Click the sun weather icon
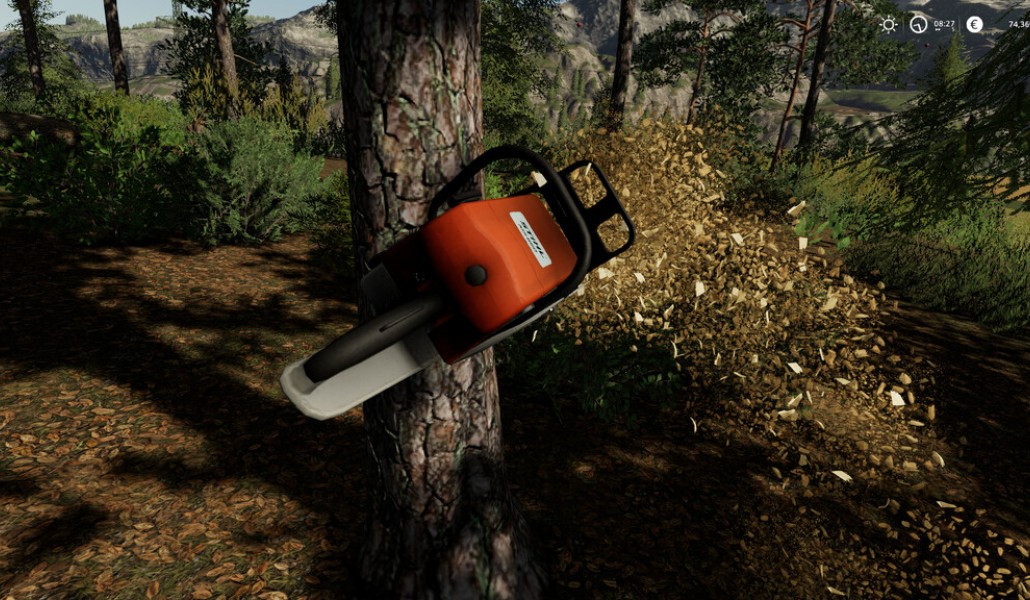Image resolution: width=1030 pixels, height=600 pixels. pos(888,24)
